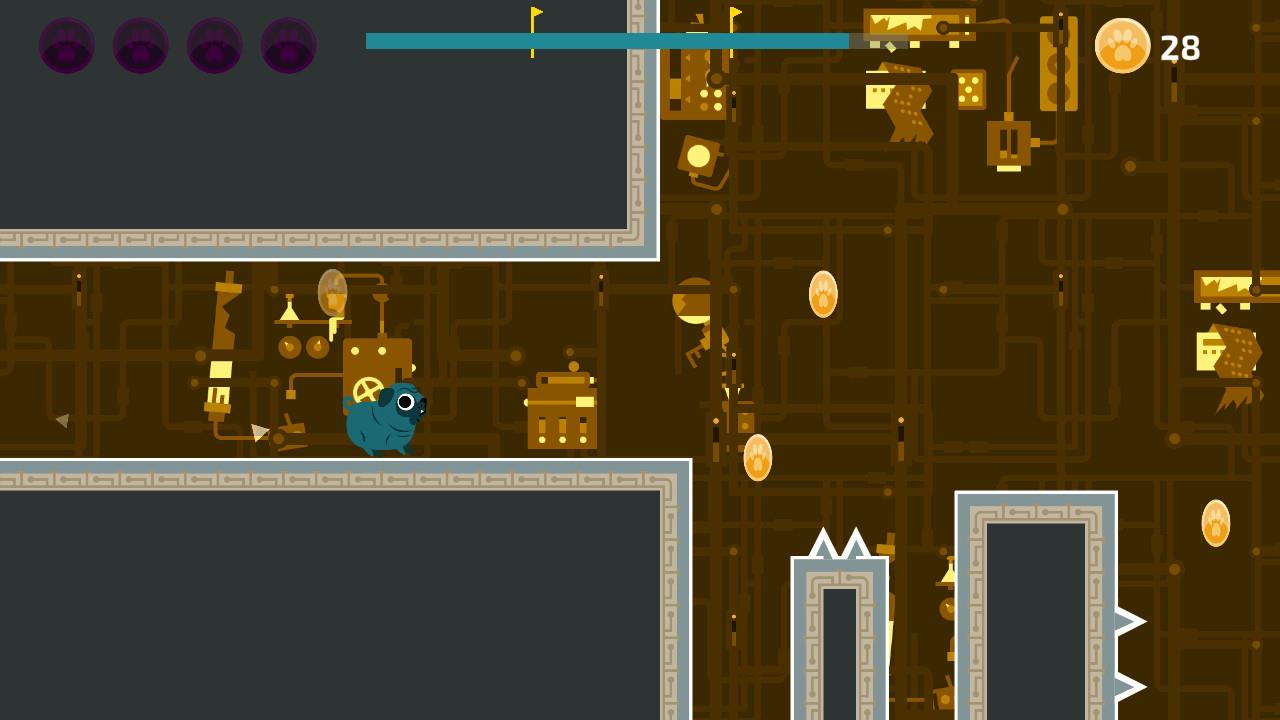This screenshot has height=720, width=1280.
Task: Click the first purple paw health orb
Action: tap(66, 46)
